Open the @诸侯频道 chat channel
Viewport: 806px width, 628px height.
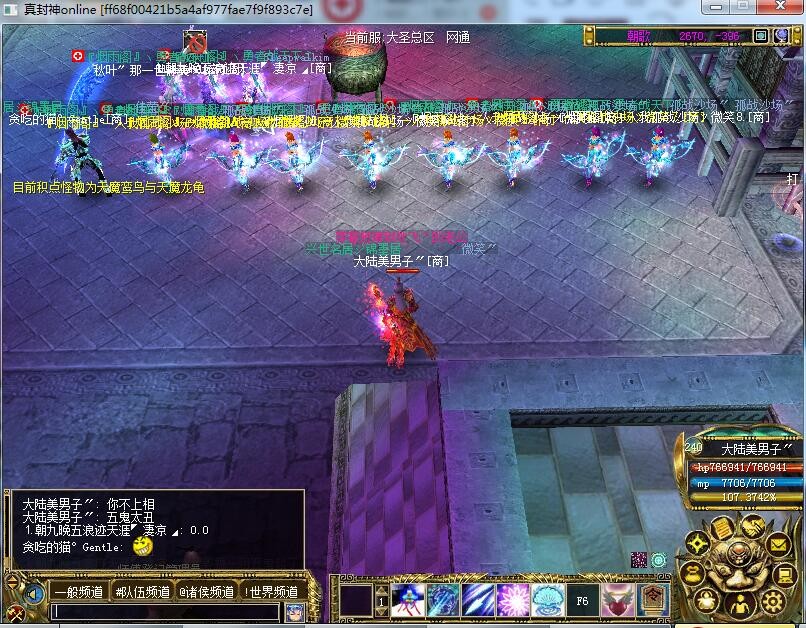[207, 591]
